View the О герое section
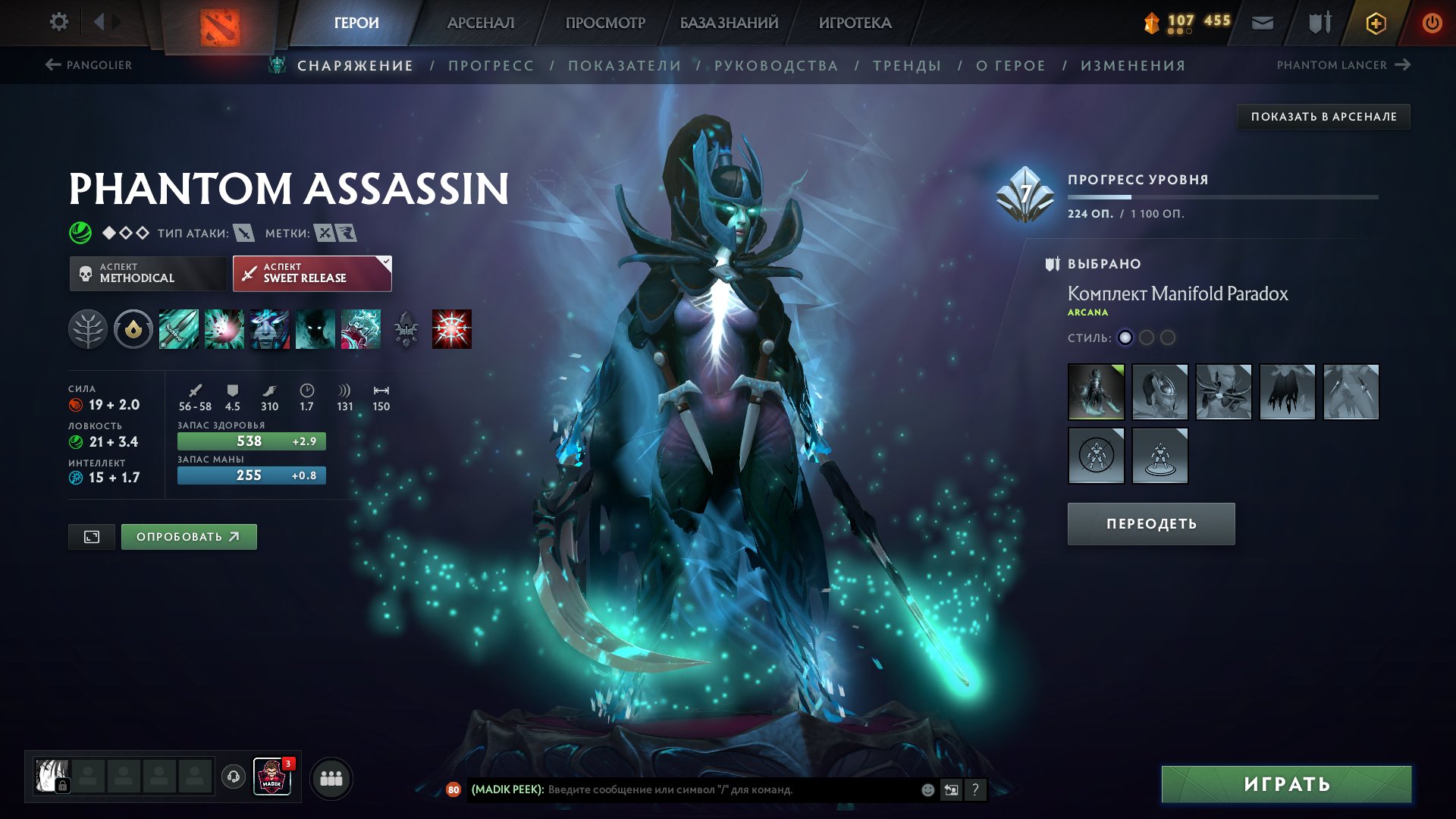This screenshot has height=819, width=1456. 1010,66
